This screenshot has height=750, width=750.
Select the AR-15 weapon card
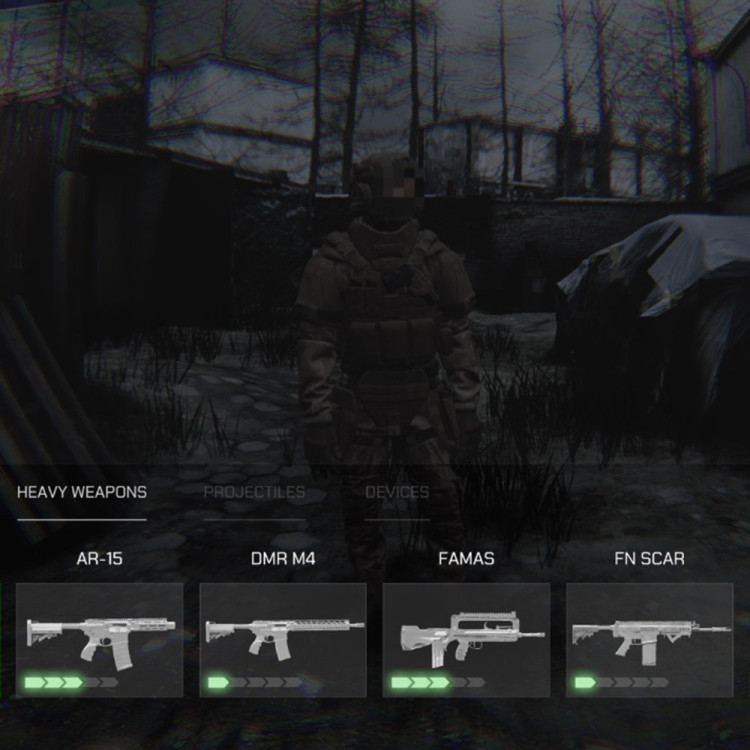click(x=100, y=640)
